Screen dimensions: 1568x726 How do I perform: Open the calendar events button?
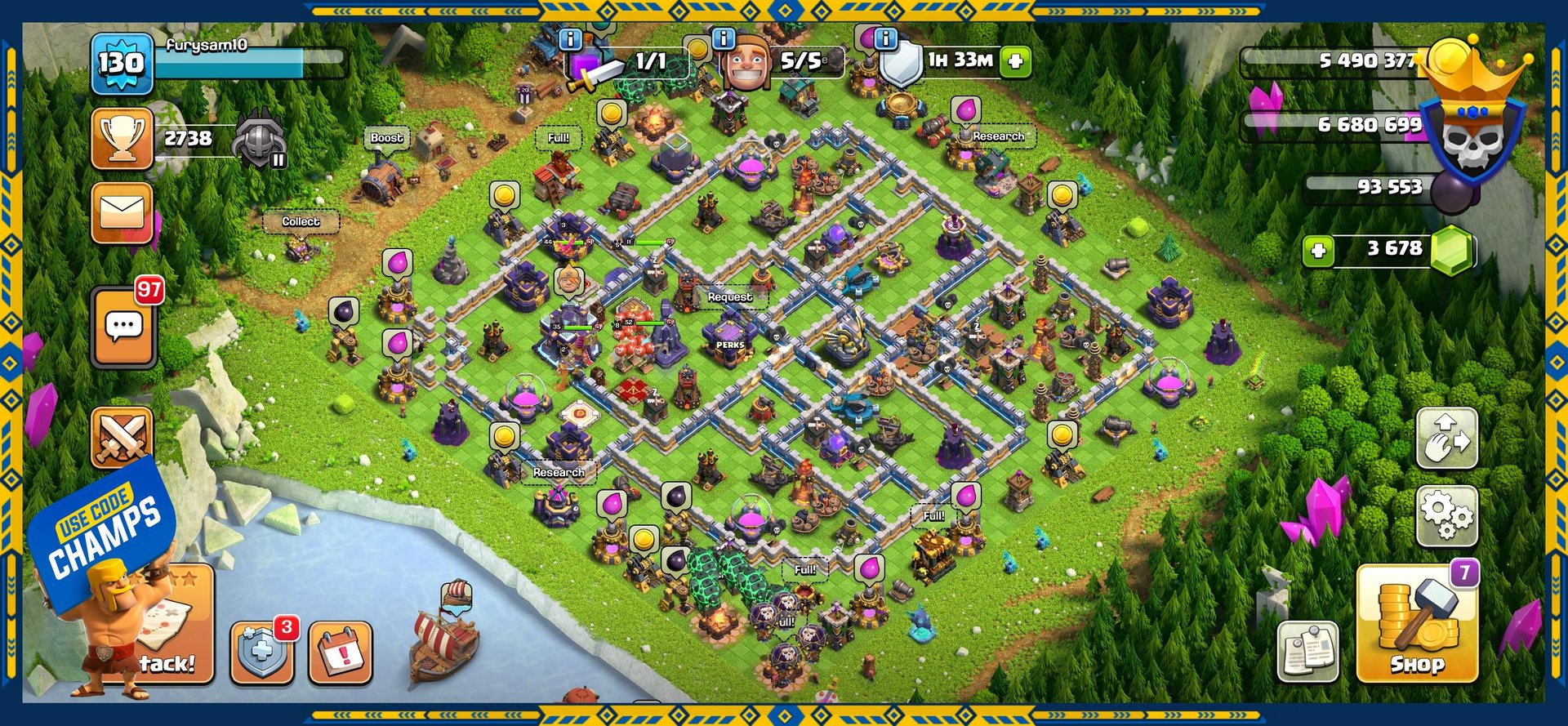(341, 653)
